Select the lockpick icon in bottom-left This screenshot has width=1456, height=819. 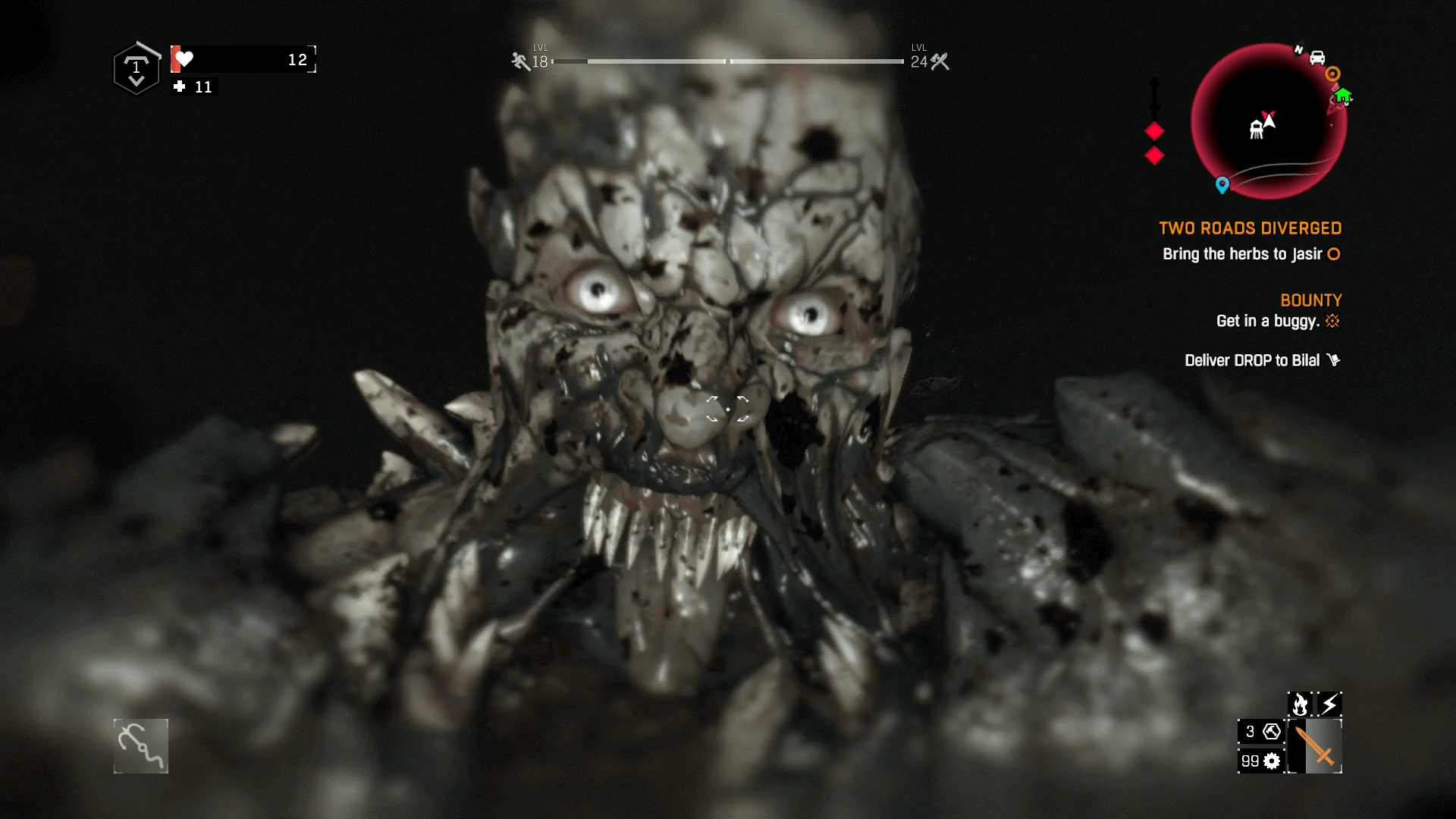(140, 746)
